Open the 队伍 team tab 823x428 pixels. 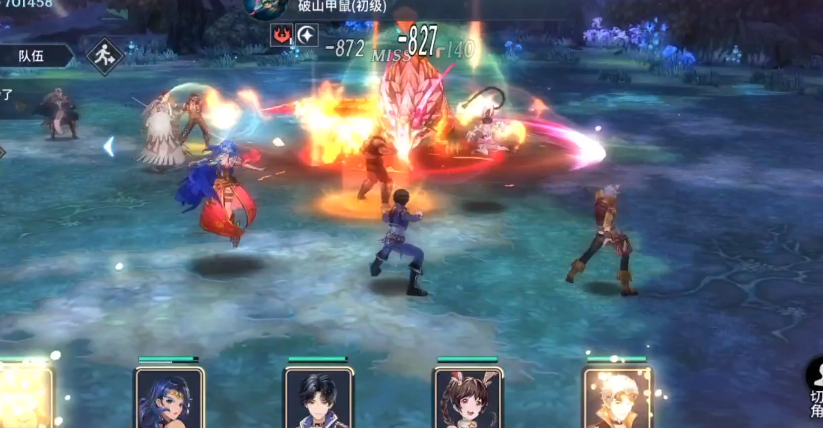click(x=32, y=56)
